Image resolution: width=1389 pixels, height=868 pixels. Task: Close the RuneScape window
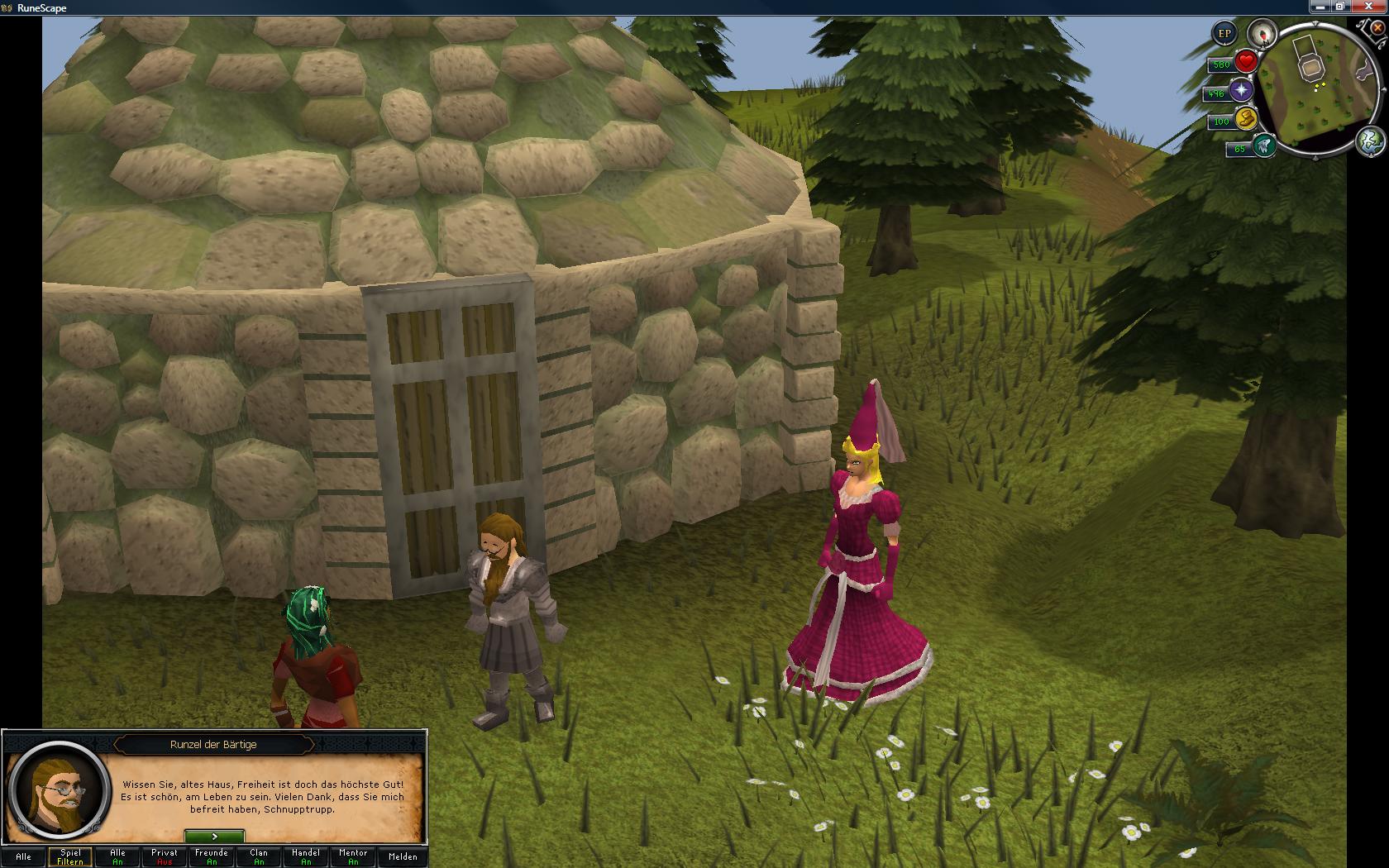click(1371, 7)
